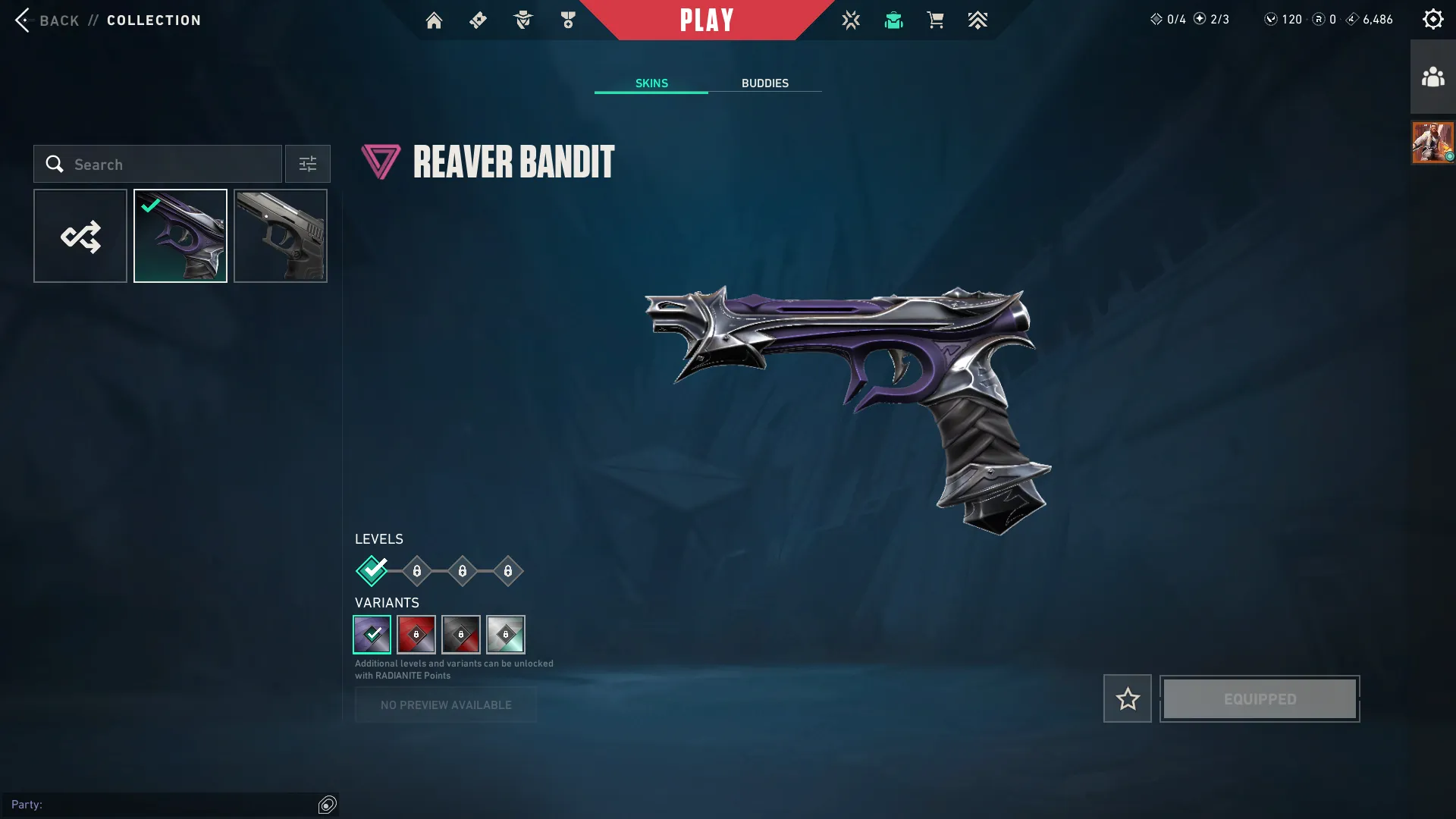Open the Esports hub Valorant logo icon
The width and height of the screenshot is (1456, 819).
click(851, 20)
